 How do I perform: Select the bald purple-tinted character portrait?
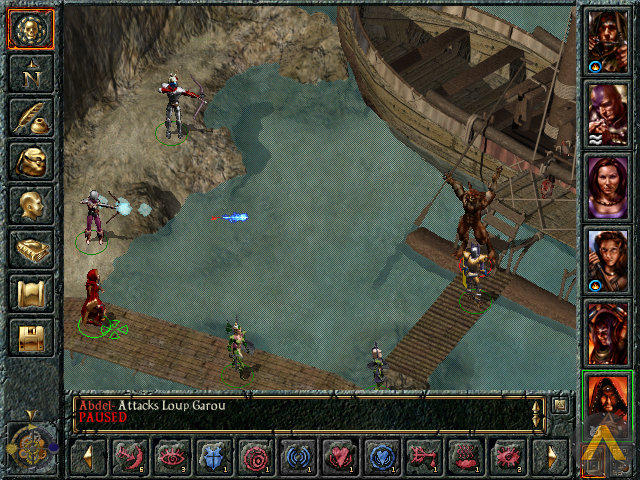[x=607, y=113]
